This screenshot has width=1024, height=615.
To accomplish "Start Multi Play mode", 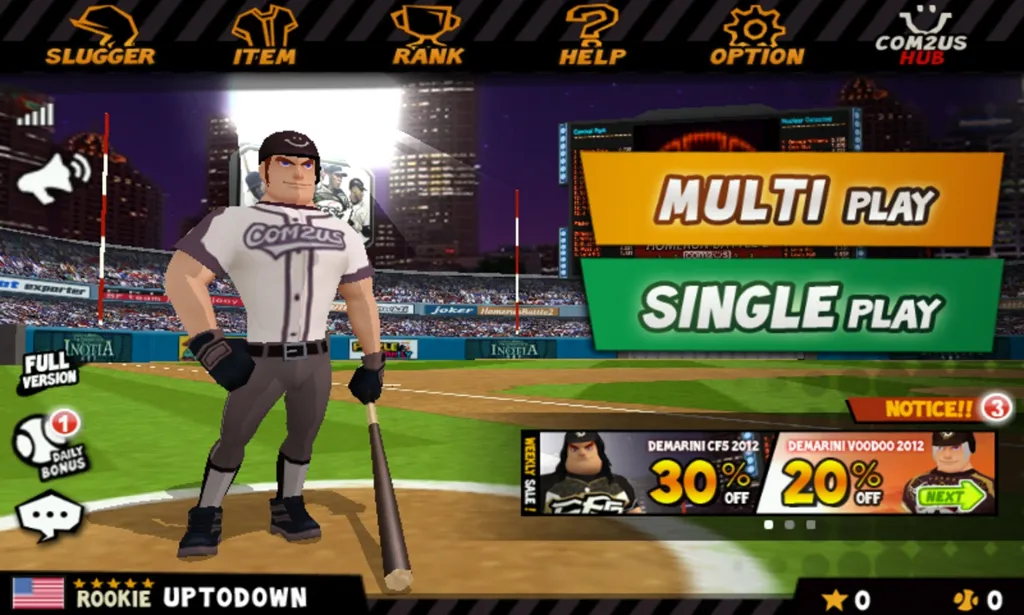I will click(792, 200).
